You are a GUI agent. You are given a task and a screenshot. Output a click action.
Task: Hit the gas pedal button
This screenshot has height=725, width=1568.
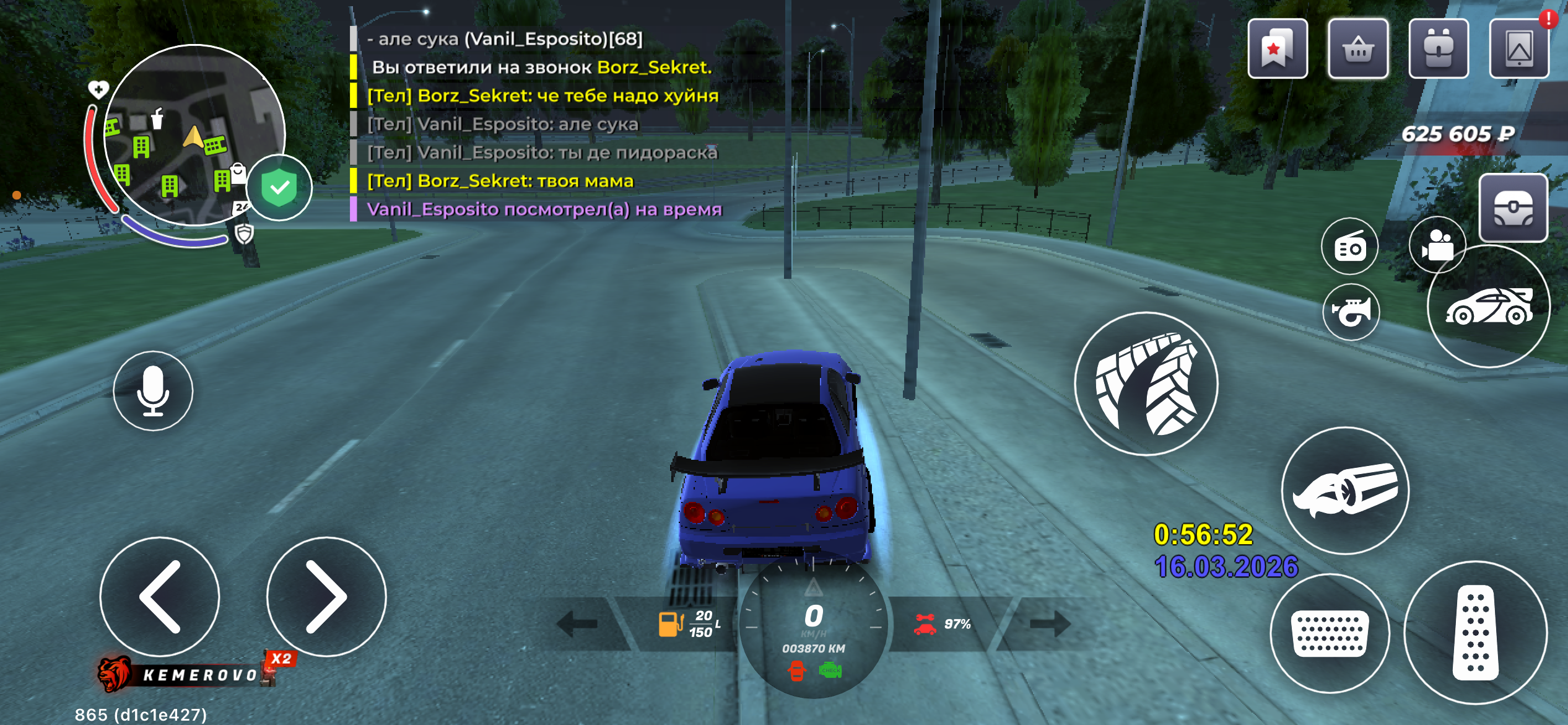[1476, 633]
